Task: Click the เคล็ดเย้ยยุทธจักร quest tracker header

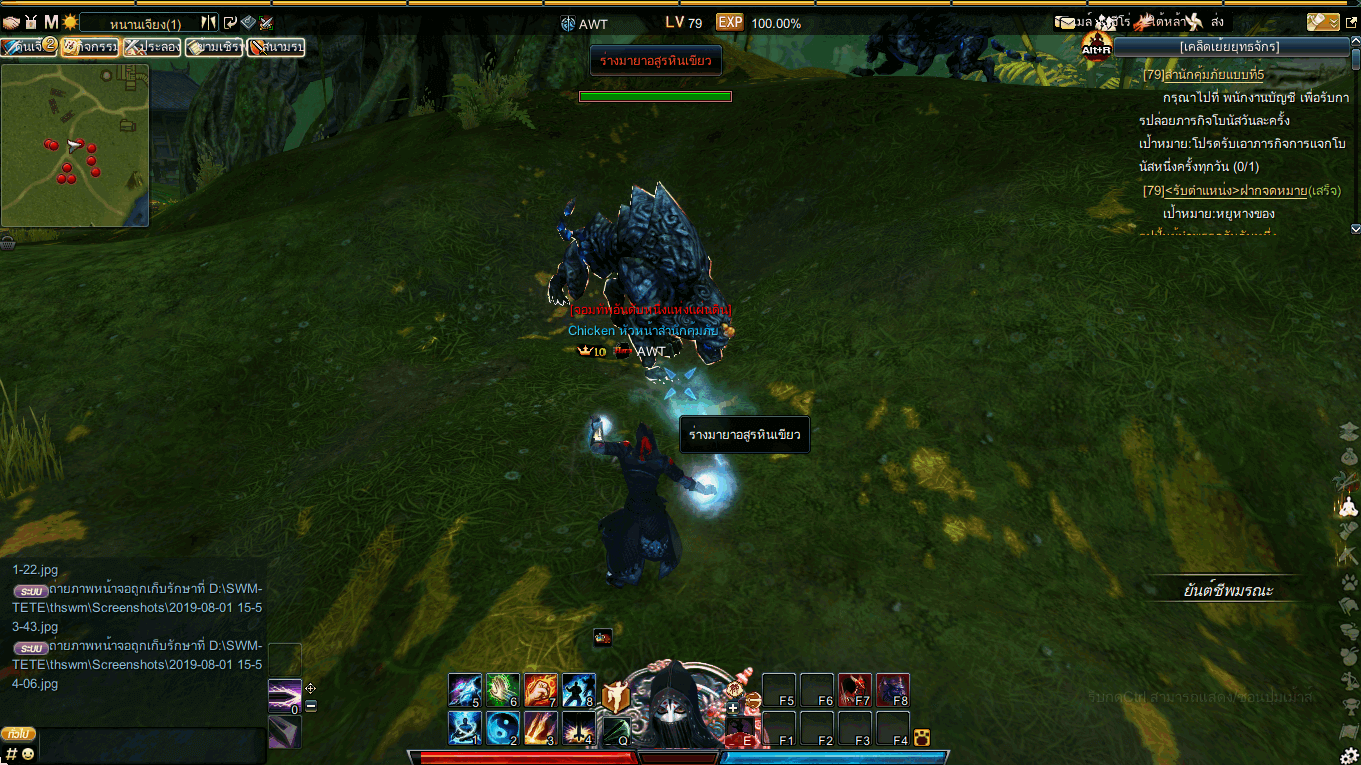Action: coord(1230,46)
